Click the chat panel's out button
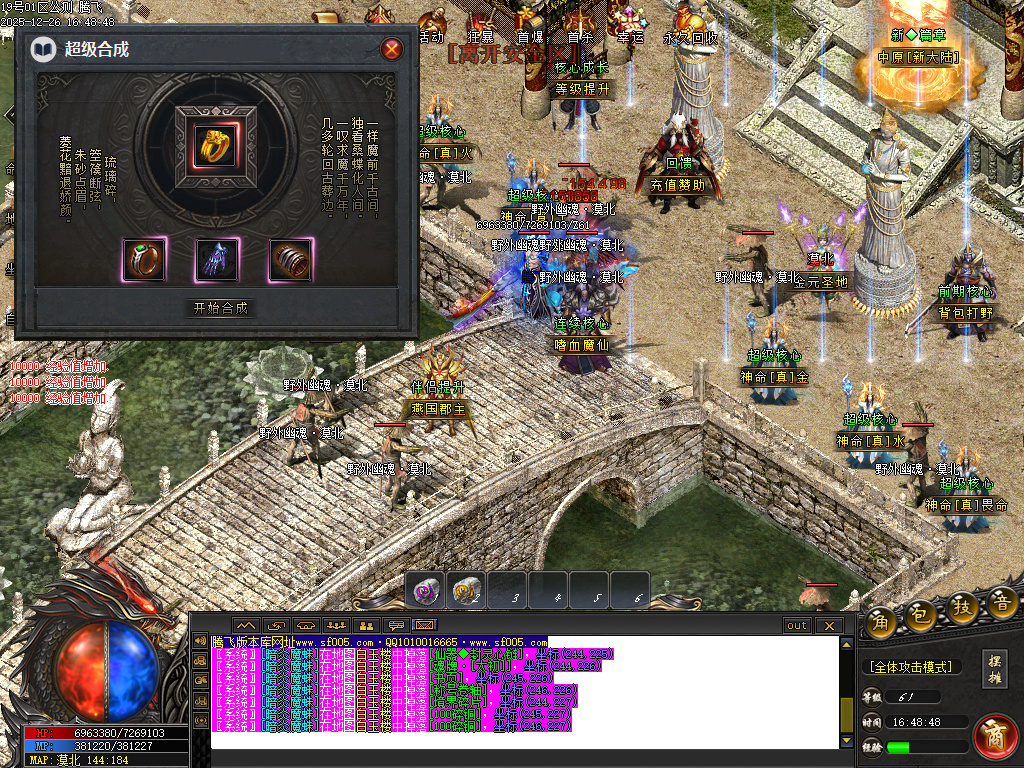 click(x=797, y=626)
